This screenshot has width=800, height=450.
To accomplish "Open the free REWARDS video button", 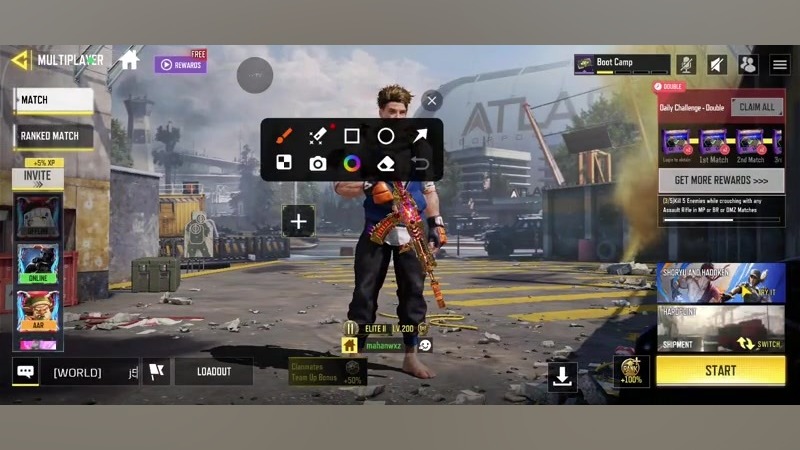I will coord(180,64).
